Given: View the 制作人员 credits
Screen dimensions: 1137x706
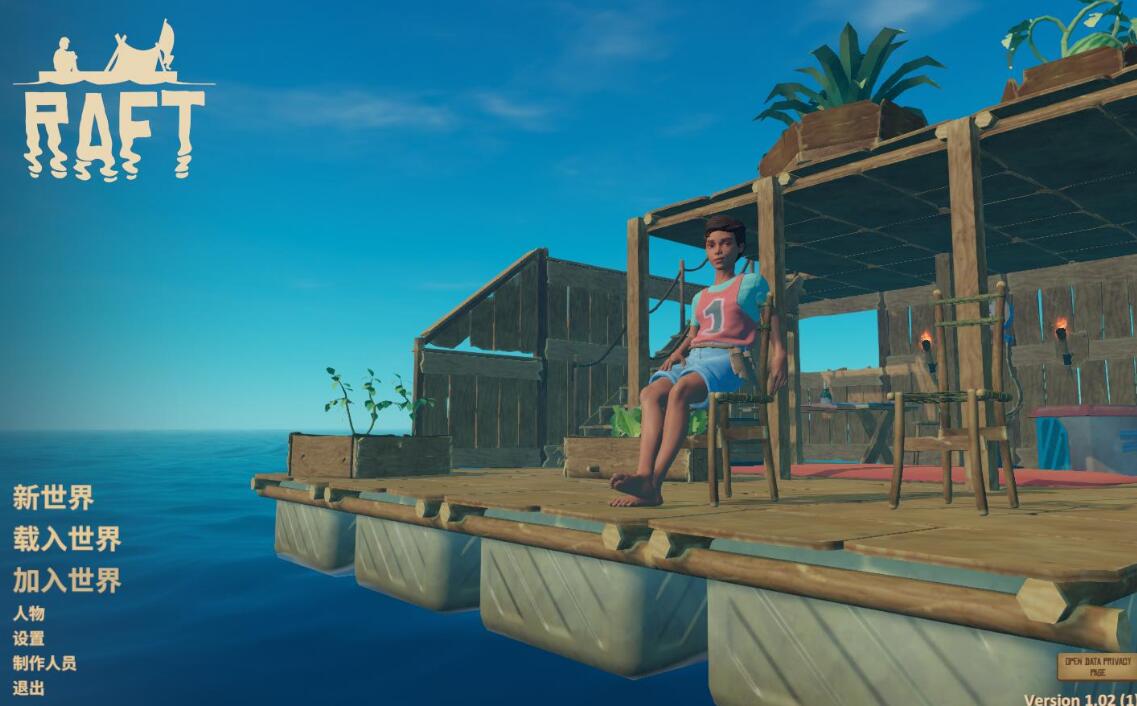Looking at the screenshot, I should tap(44, 663).
